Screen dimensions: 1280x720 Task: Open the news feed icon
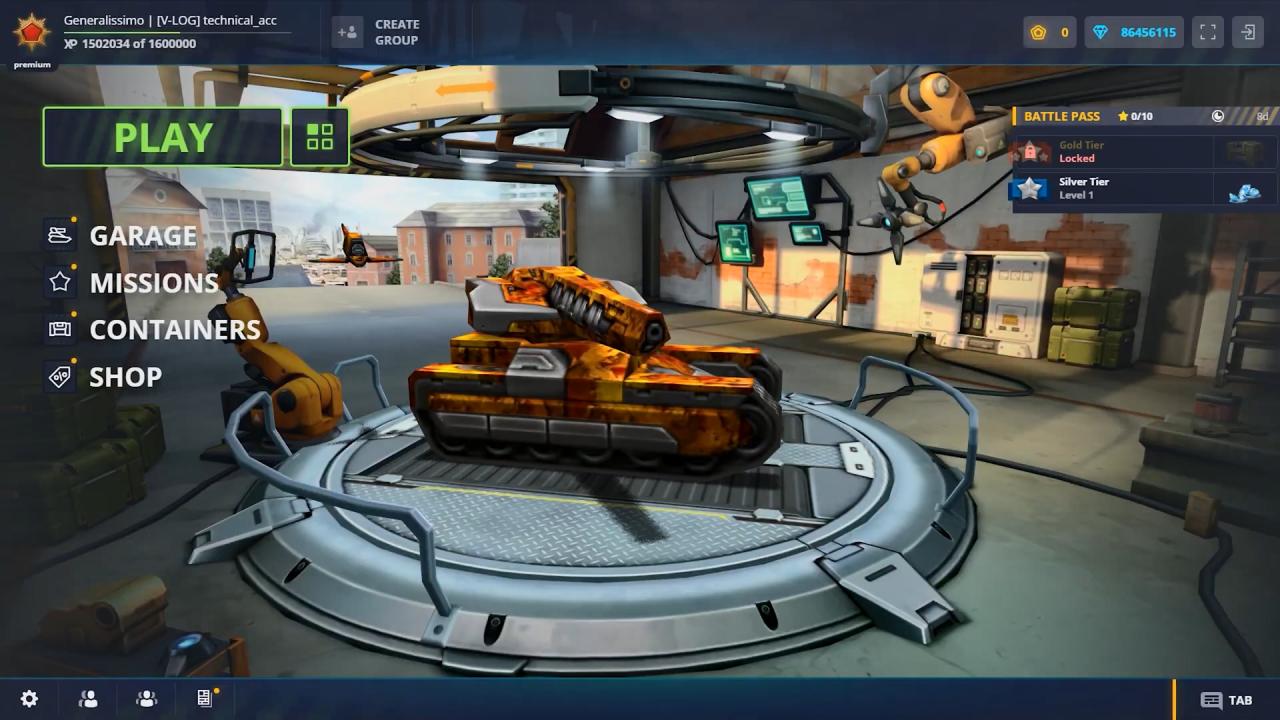coord(205,698)
